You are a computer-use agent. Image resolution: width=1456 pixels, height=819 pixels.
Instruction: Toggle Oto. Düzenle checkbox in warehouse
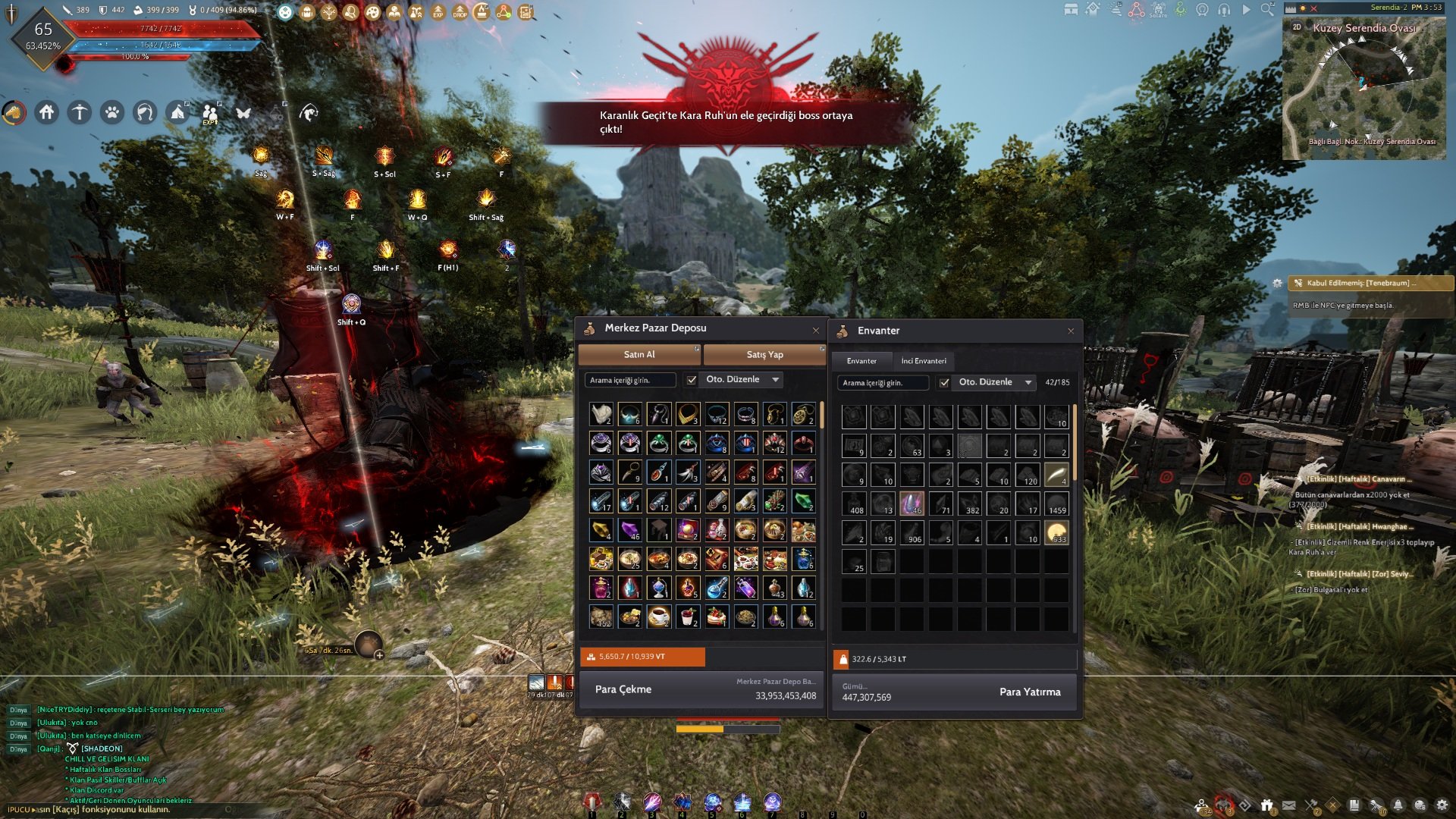point(692,380)
